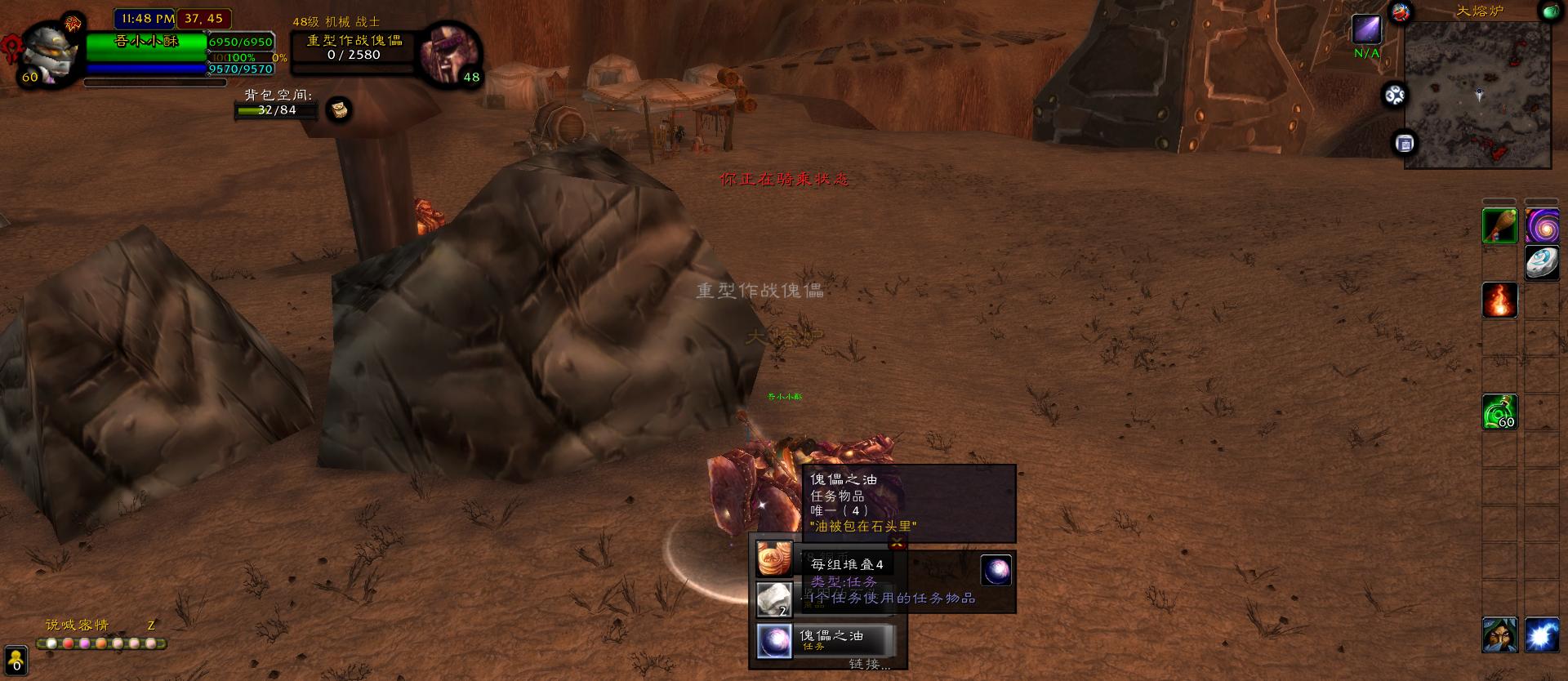Open the bag space scroll icon

click(339, 109)
